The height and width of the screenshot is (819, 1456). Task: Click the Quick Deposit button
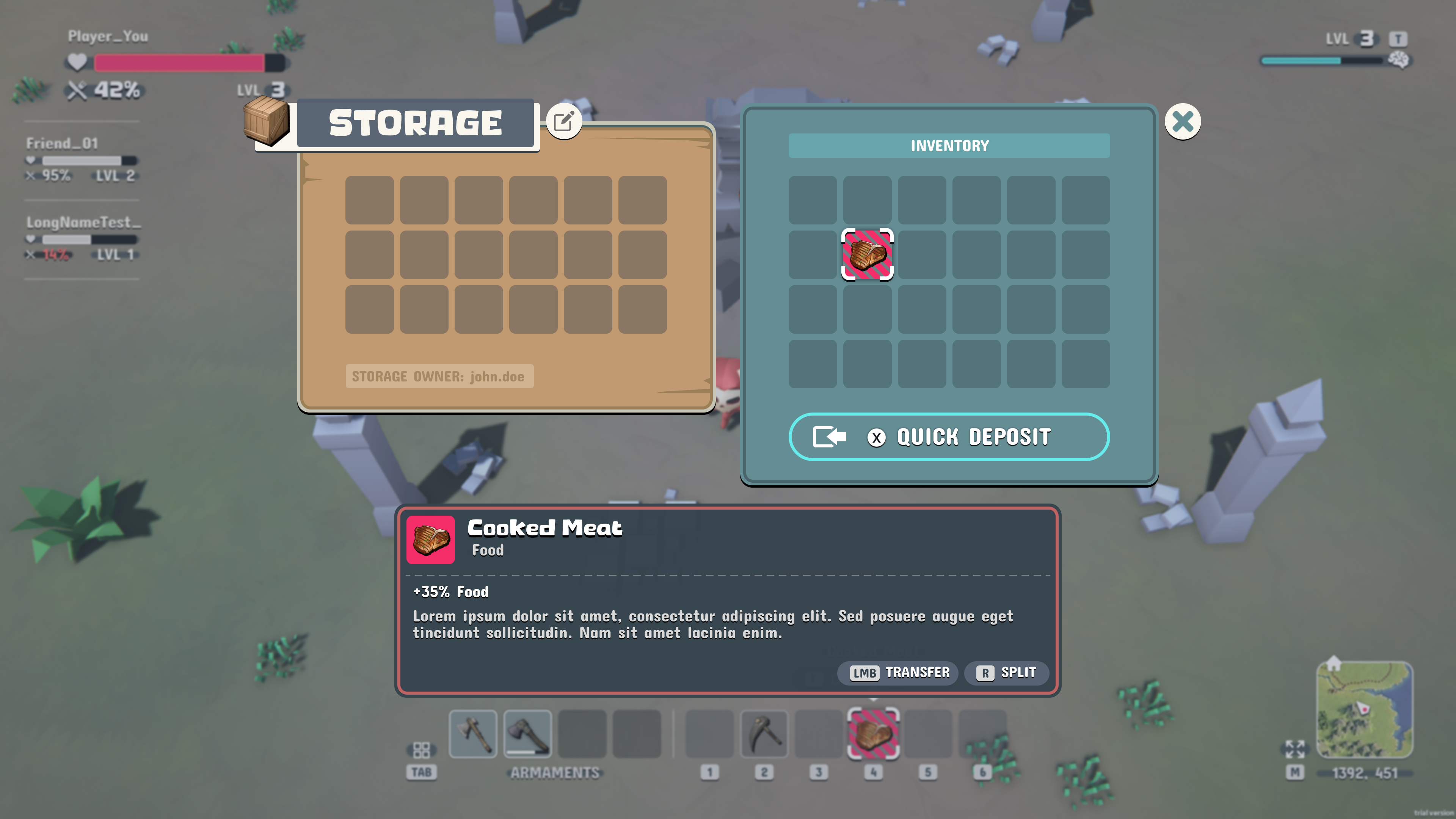[948, 437]
